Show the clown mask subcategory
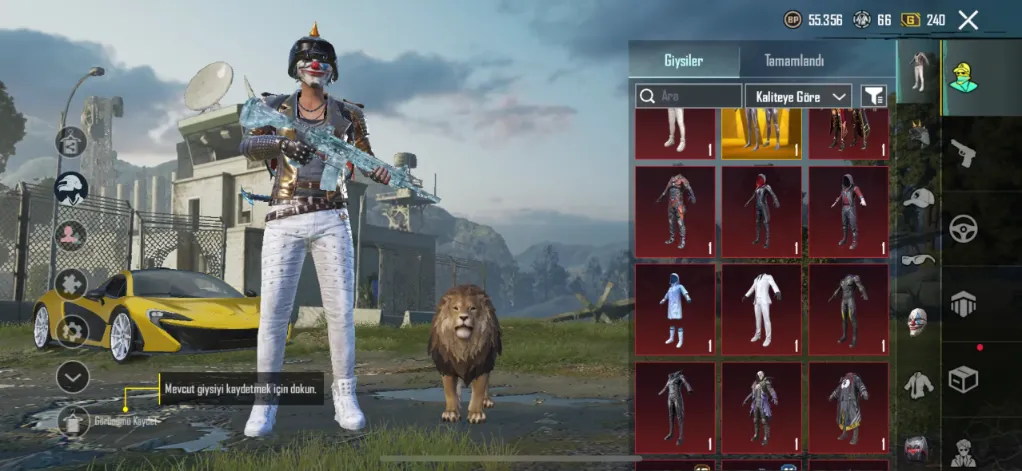The image size is (1022, 471). pos(918,321)
